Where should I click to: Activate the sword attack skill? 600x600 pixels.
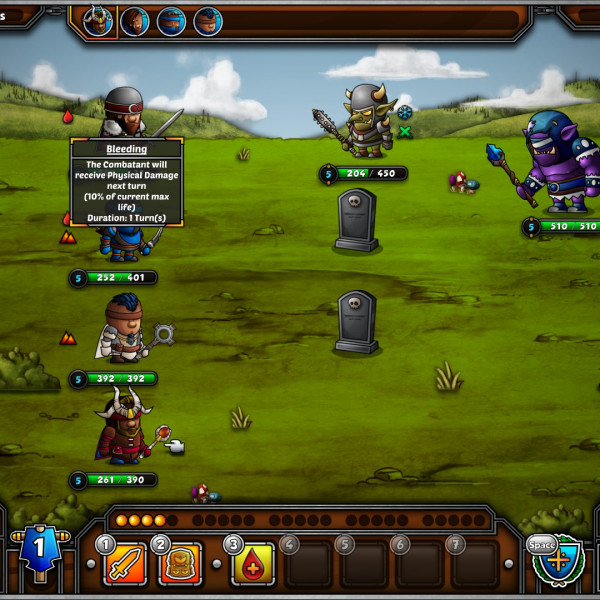pos(125,565)
